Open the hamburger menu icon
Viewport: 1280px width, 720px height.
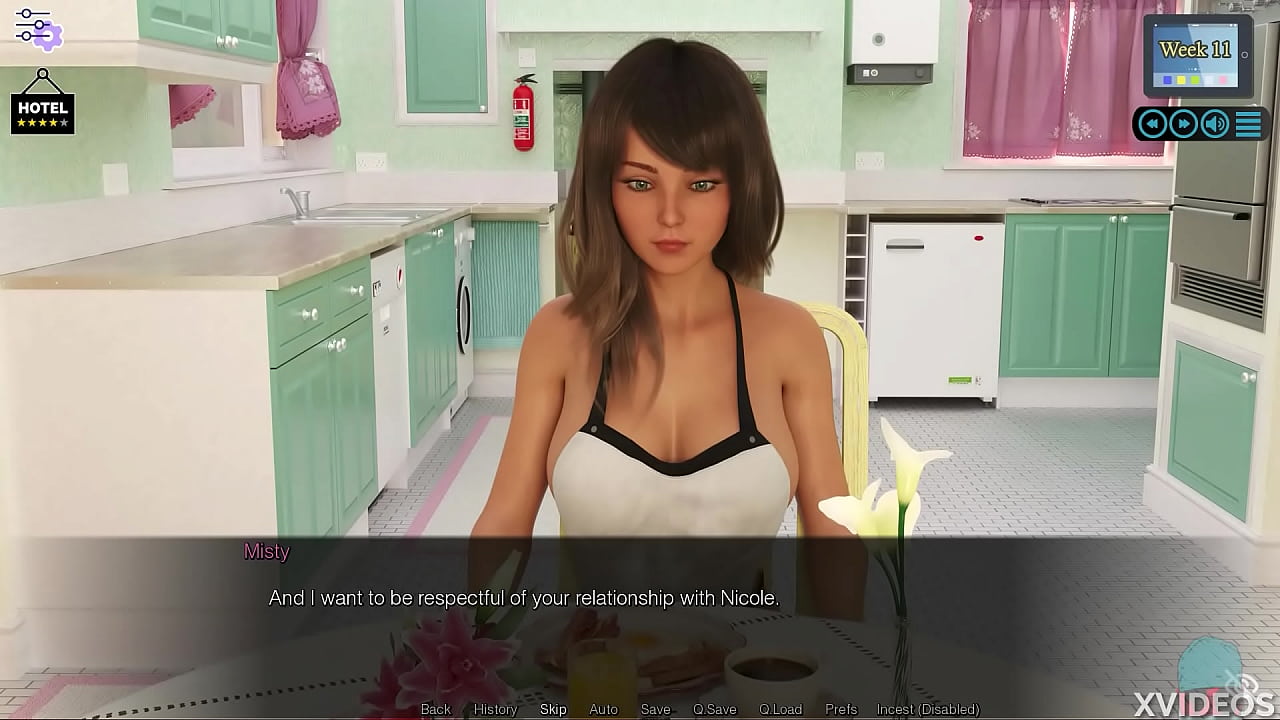click(1247, 123)
